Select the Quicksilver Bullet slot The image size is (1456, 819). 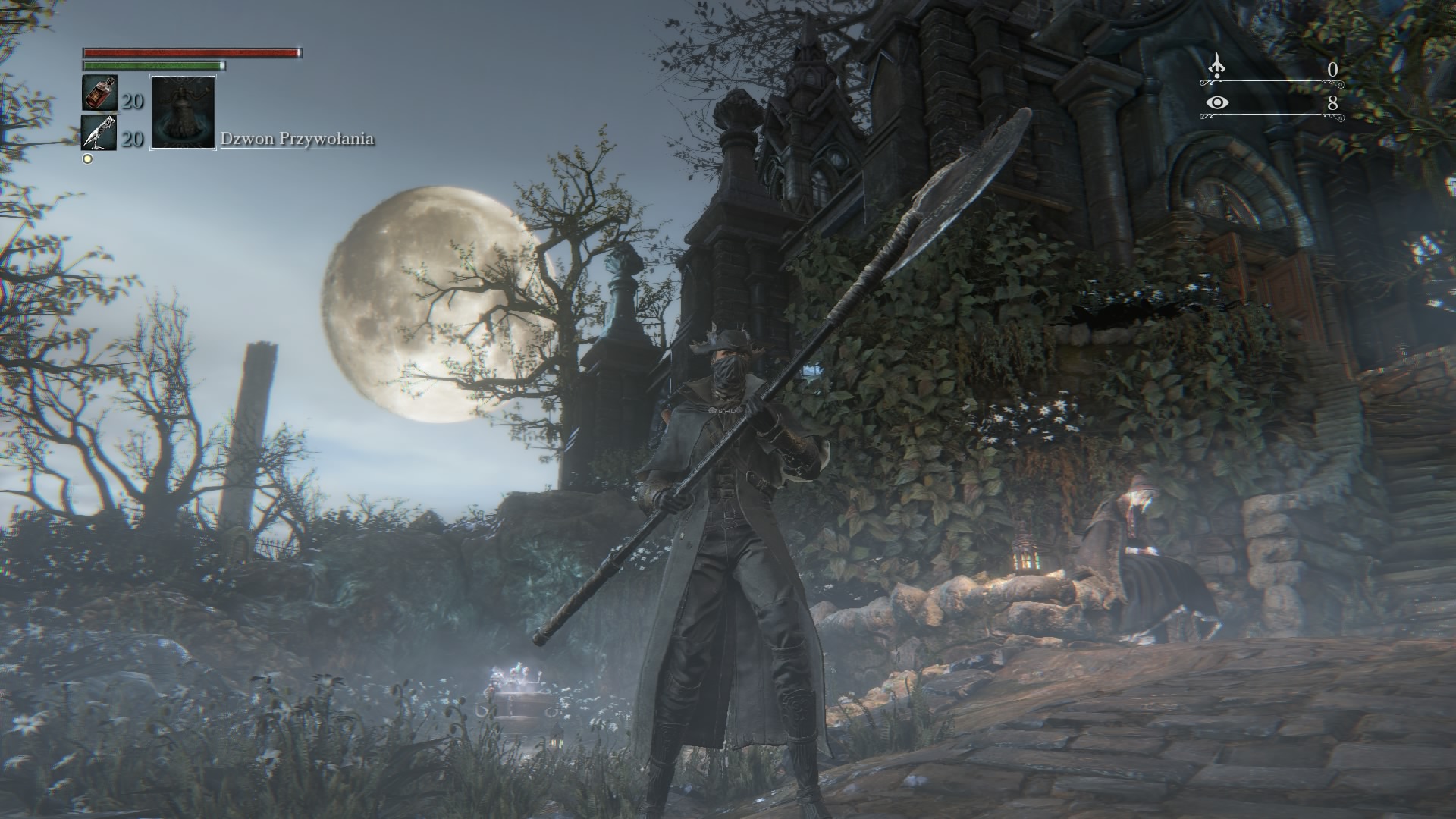tap(99, 133)
